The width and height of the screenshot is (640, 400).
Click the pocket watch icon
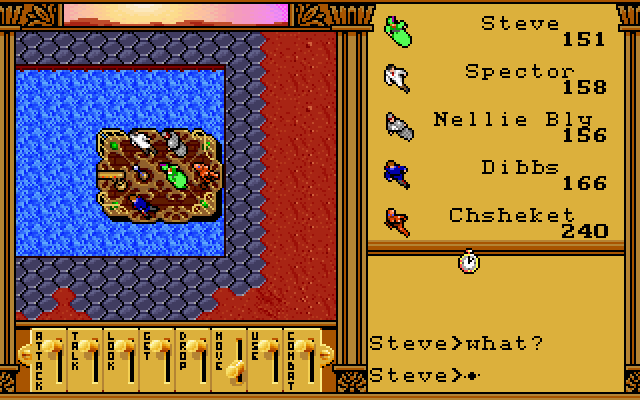[468, 262]
